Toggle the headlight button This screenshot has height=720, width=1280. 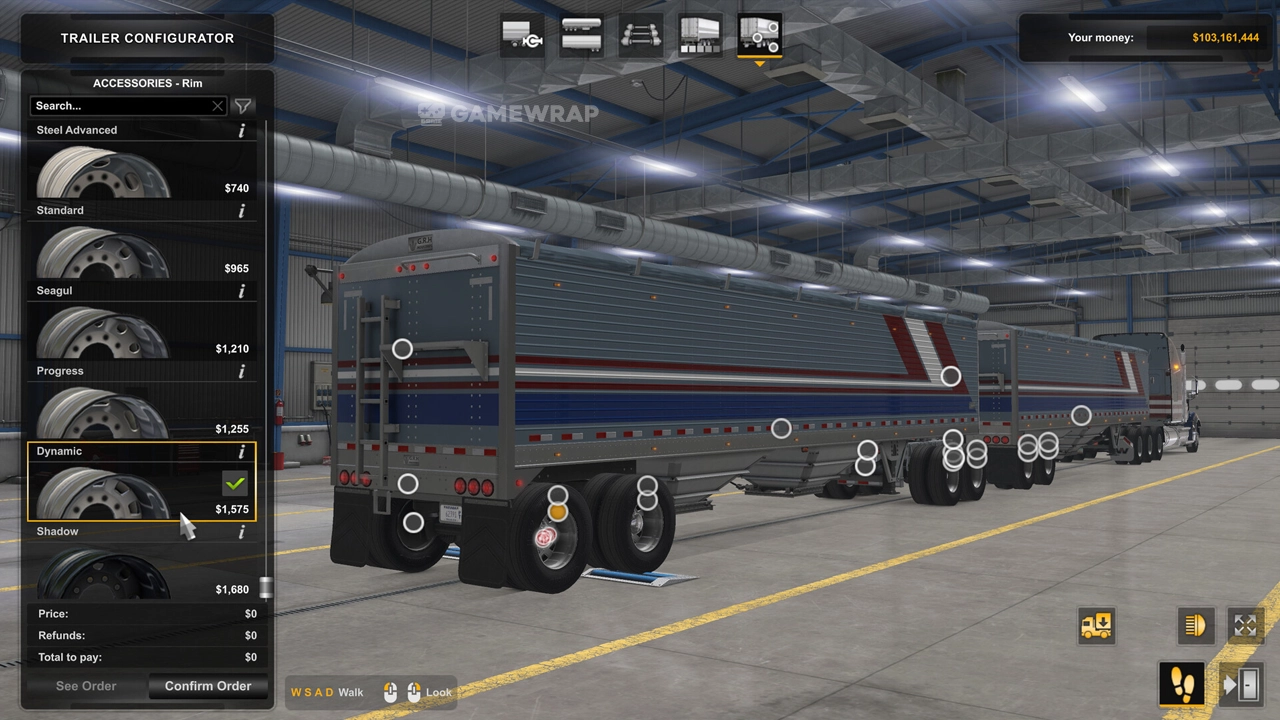(1196, 626)
